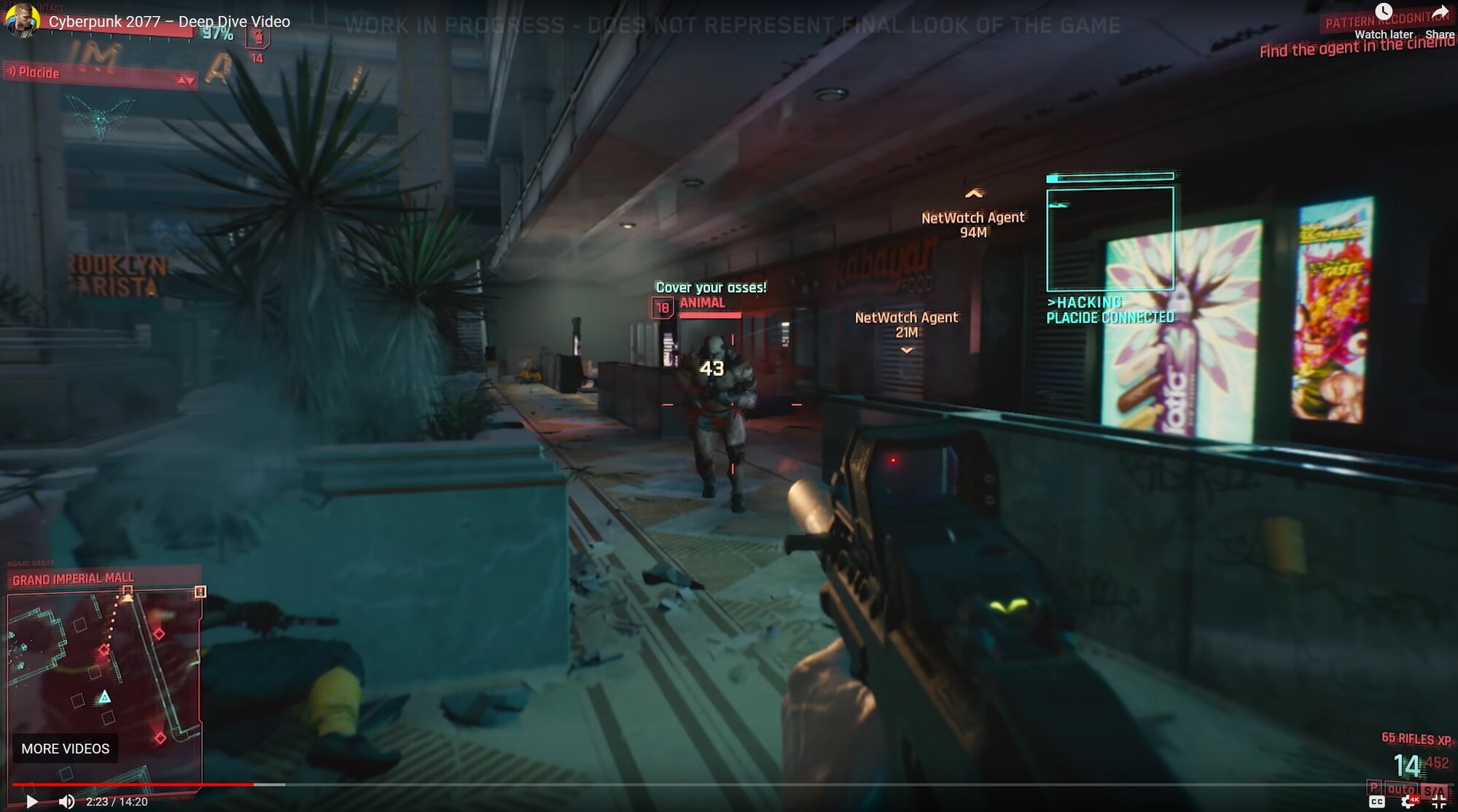The height and width of the screenshot is (812, 1458).
Task: Open the MORE VIDEOS panel
Action: click(x=65, y=749)
